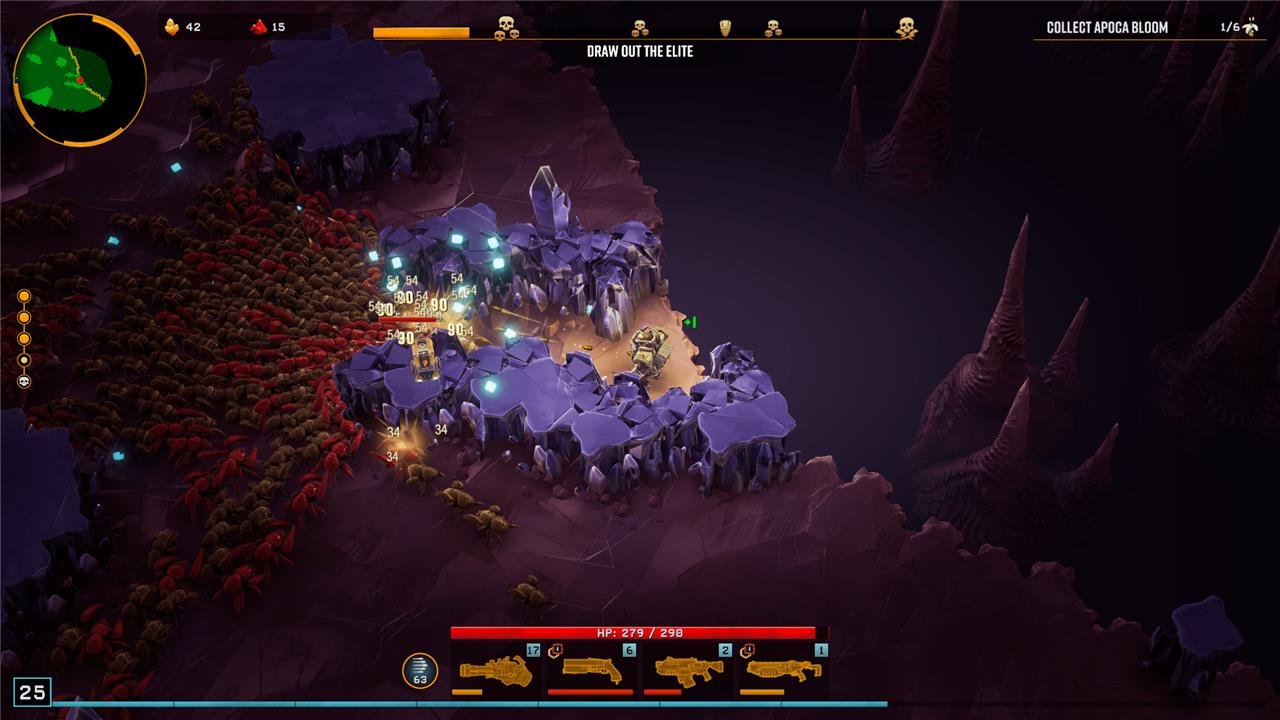Open the Collect Apoca Bloom objective tracker
Image resolution: width=1280 pixels, height=720 pixels.
point(1106,27)
